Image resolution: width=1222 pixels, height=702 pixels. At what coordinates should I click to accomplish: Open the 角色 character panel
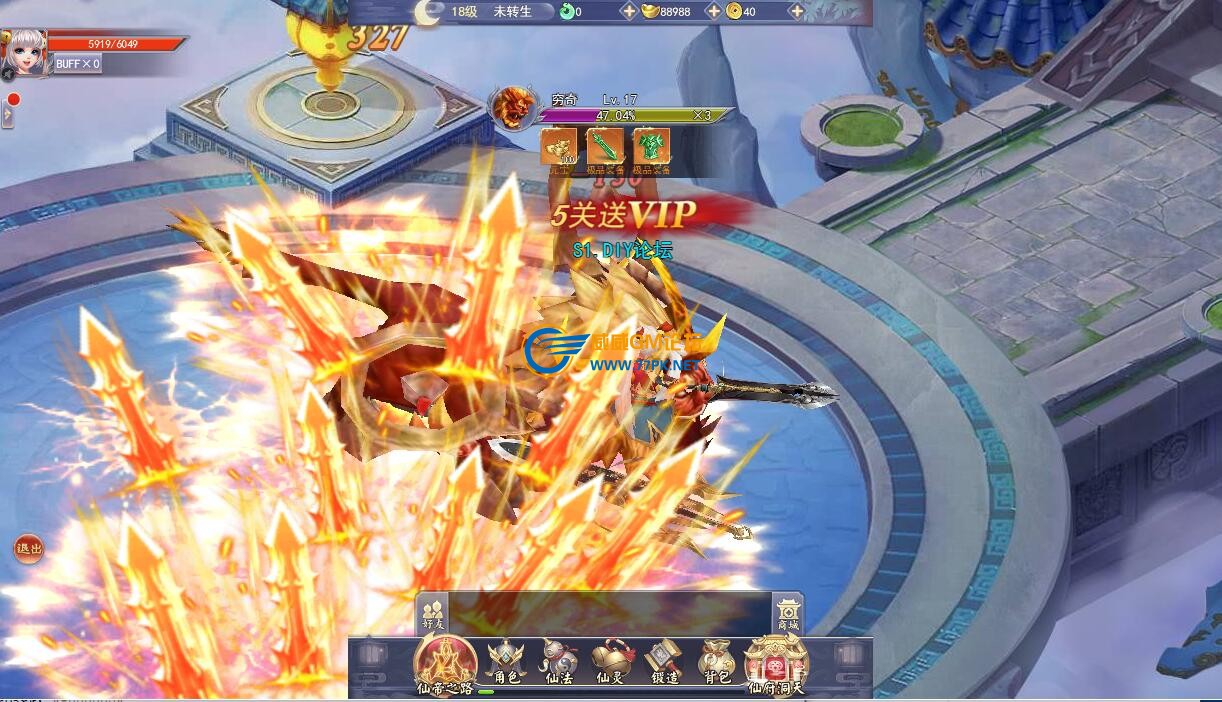(507, 663)
